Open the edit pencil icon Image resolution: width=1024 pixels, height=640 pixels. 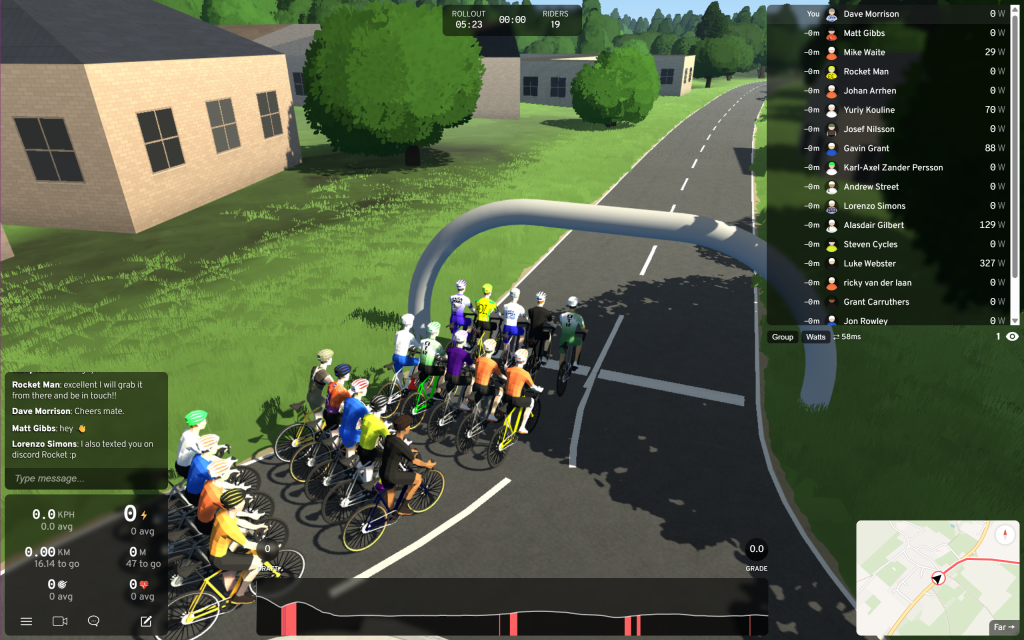(x=146, y=621)
